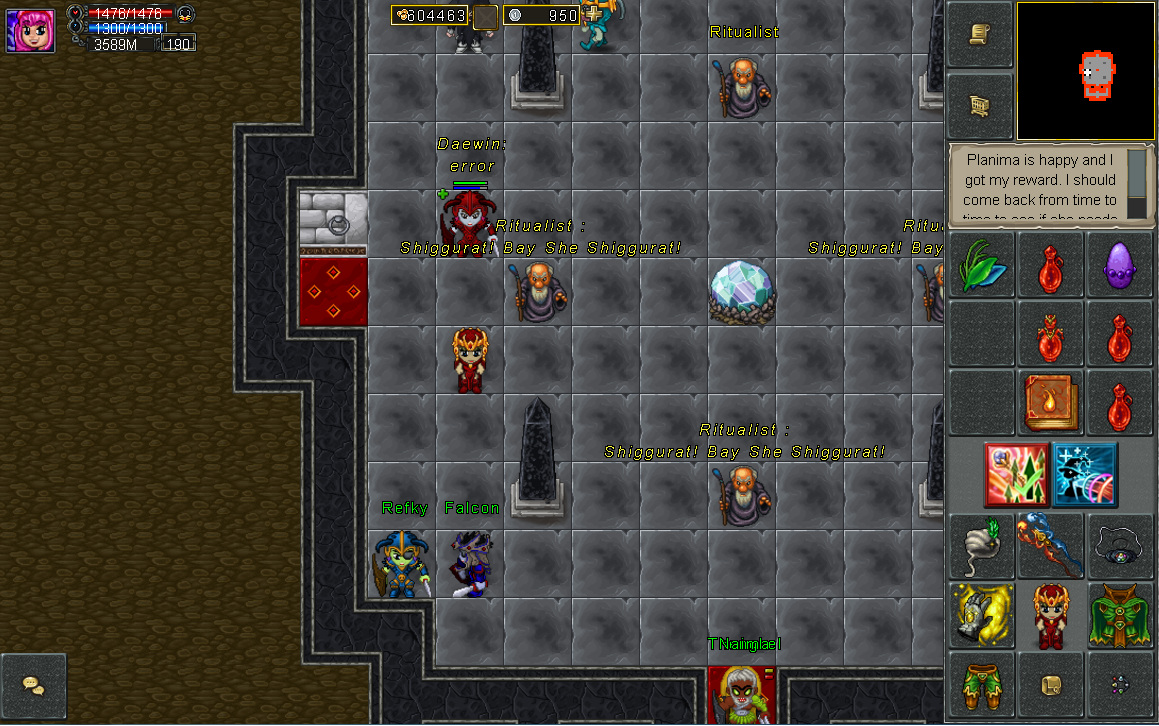
Task: Click the plus button beside 950 currency
Action: click(x=594, y=14)
